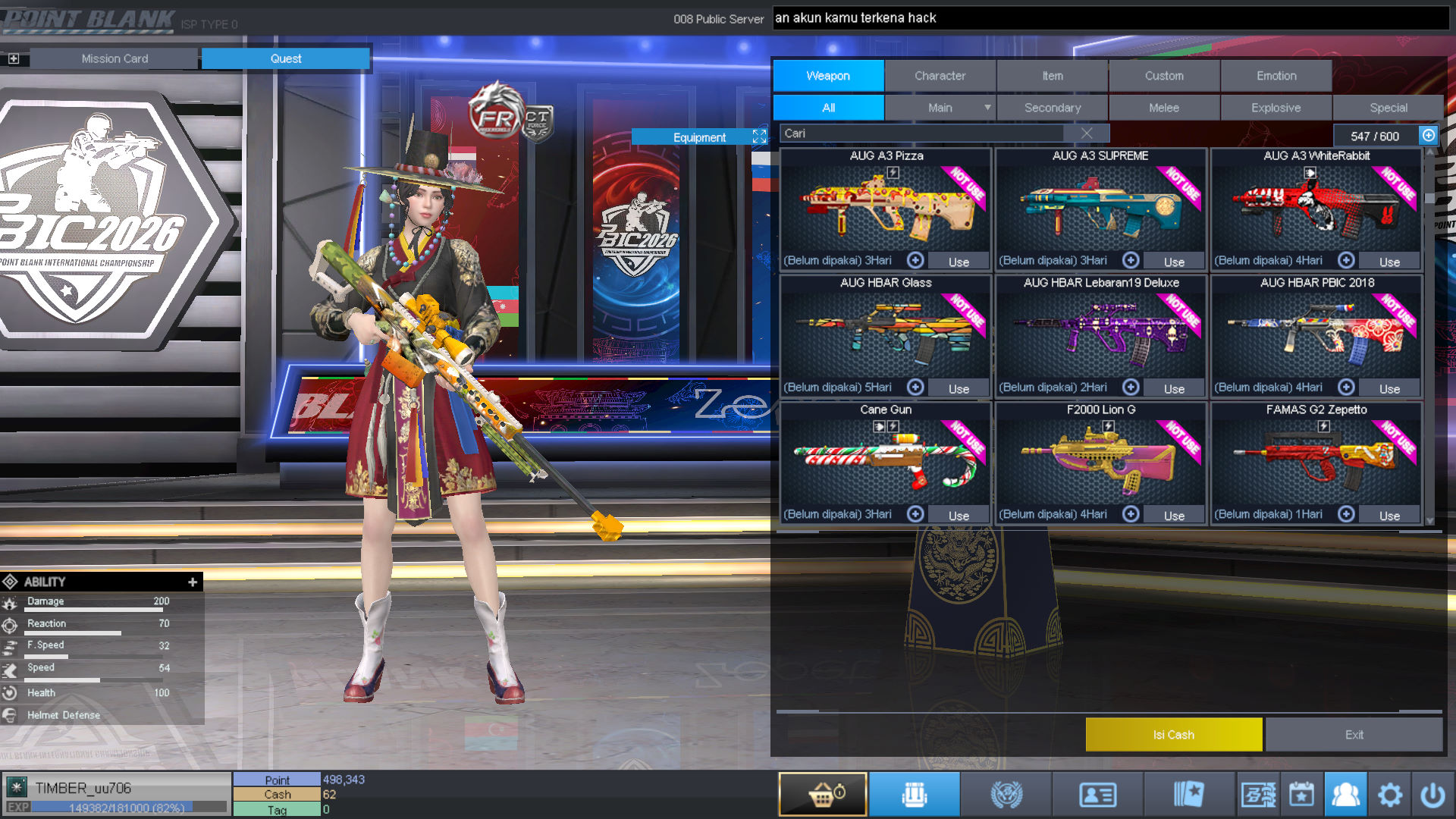Screen dimensions: 1456x819
Task: Show the Emotion tab
Action: point(1276,76)
